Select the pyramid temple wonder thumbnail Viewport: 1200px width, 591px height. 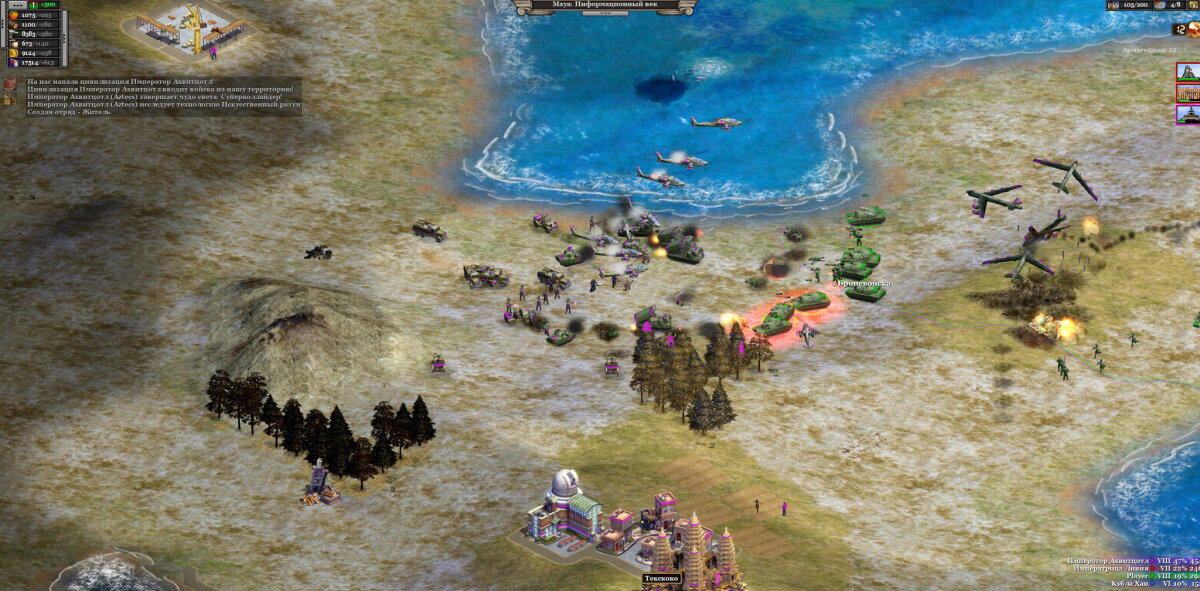(x=1187, y=72)
